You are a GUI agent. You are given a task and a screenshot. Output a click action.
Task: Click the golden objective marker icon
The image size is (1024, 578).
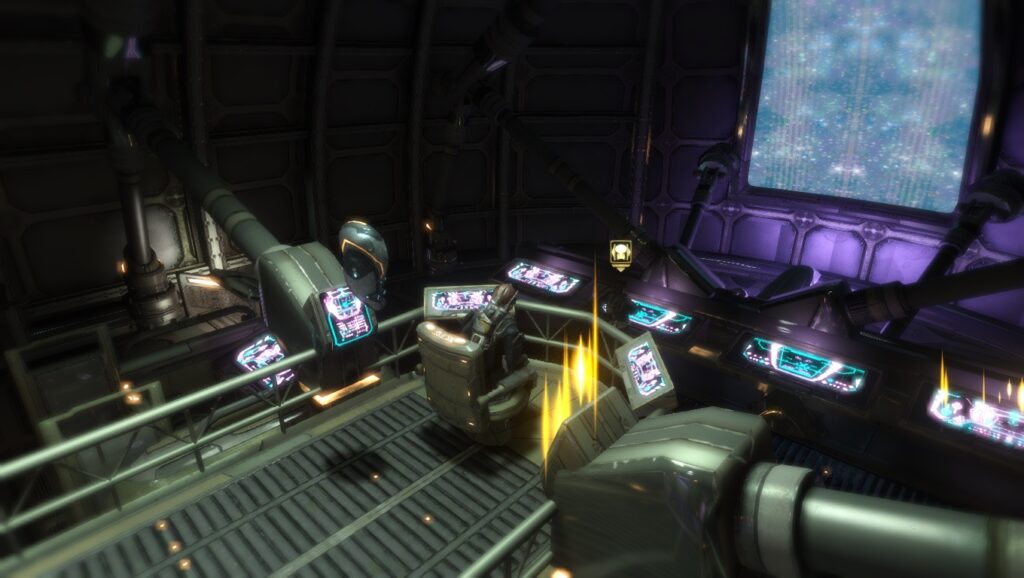pyautogui.click(x=620, y=254)
